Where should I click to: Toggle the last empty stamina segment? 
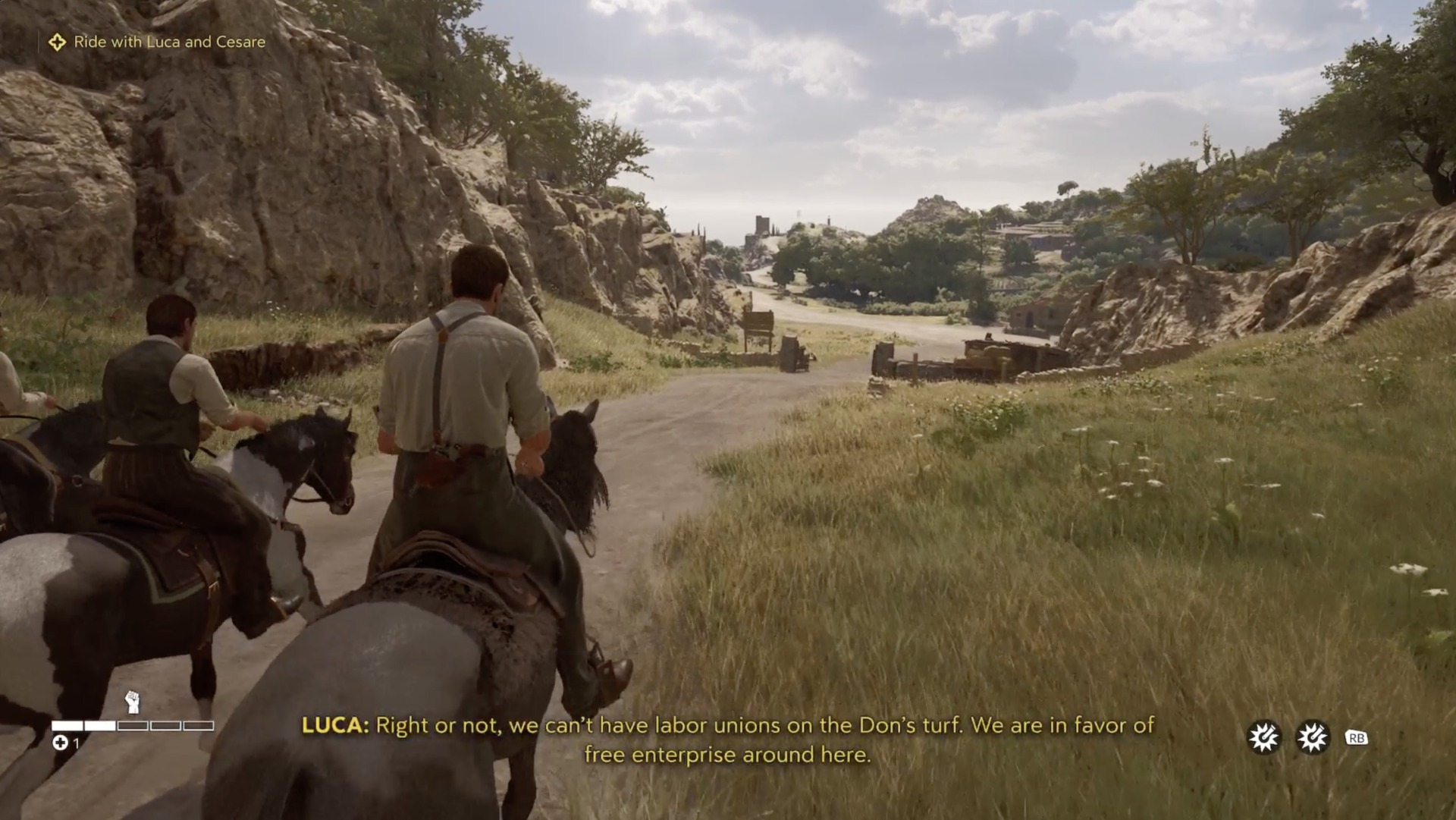[196, 726]
